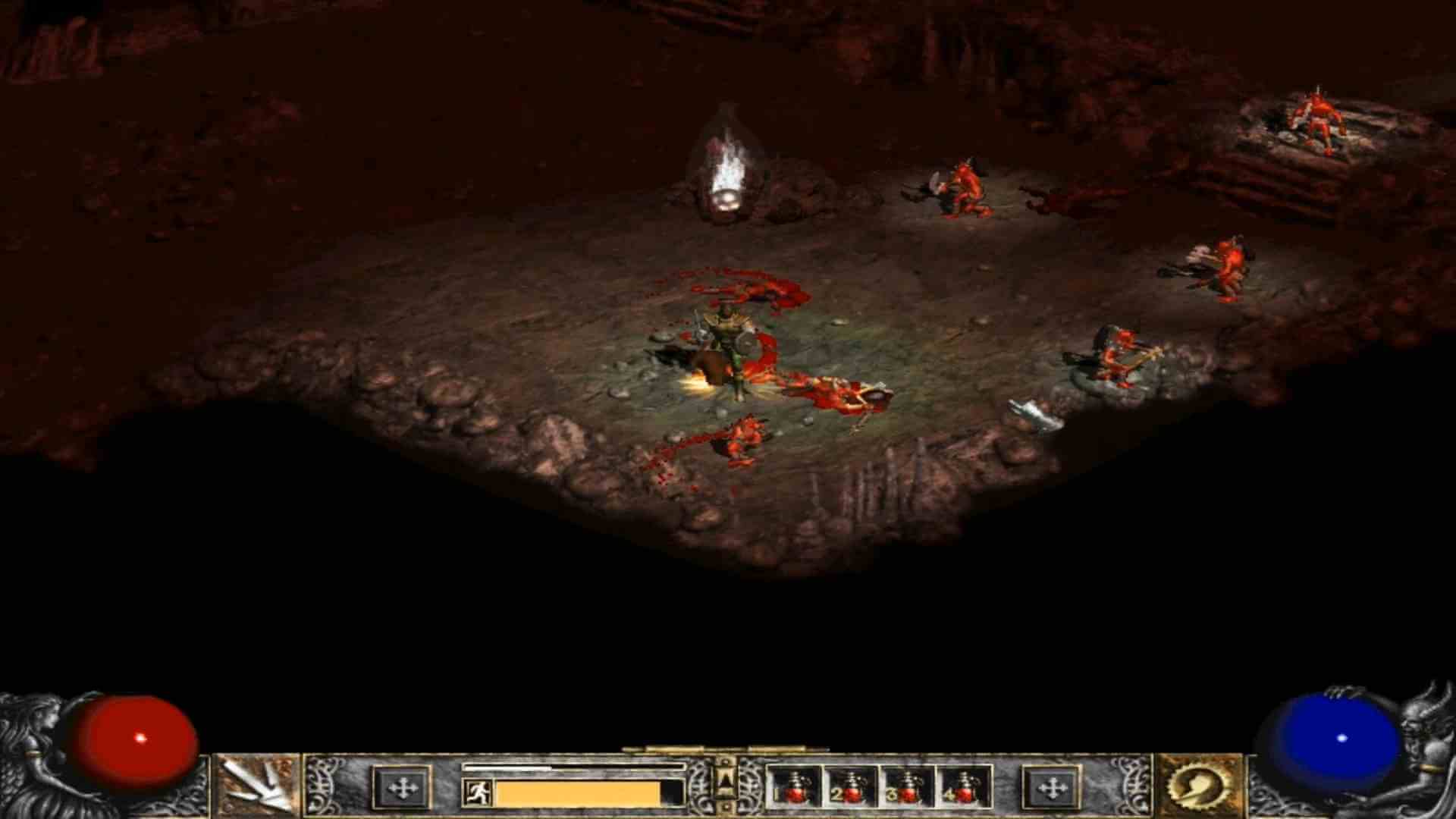This screenshot has height=819, width=1456.
Task: Click the left cross-shaped move skill button
Action: [x=403, y=787]
